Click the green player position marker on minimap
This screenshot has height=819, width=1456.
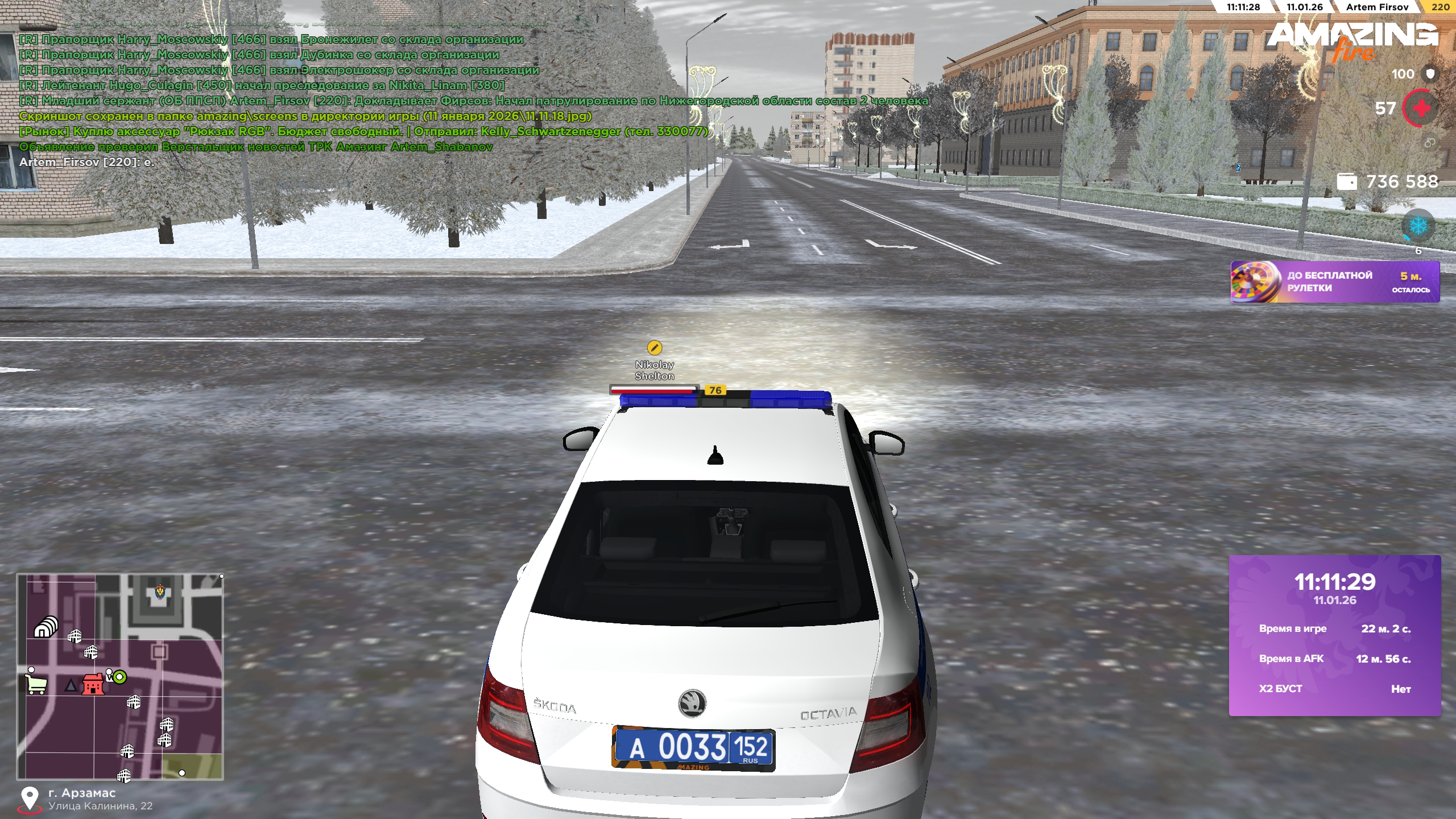pos(119,677)
